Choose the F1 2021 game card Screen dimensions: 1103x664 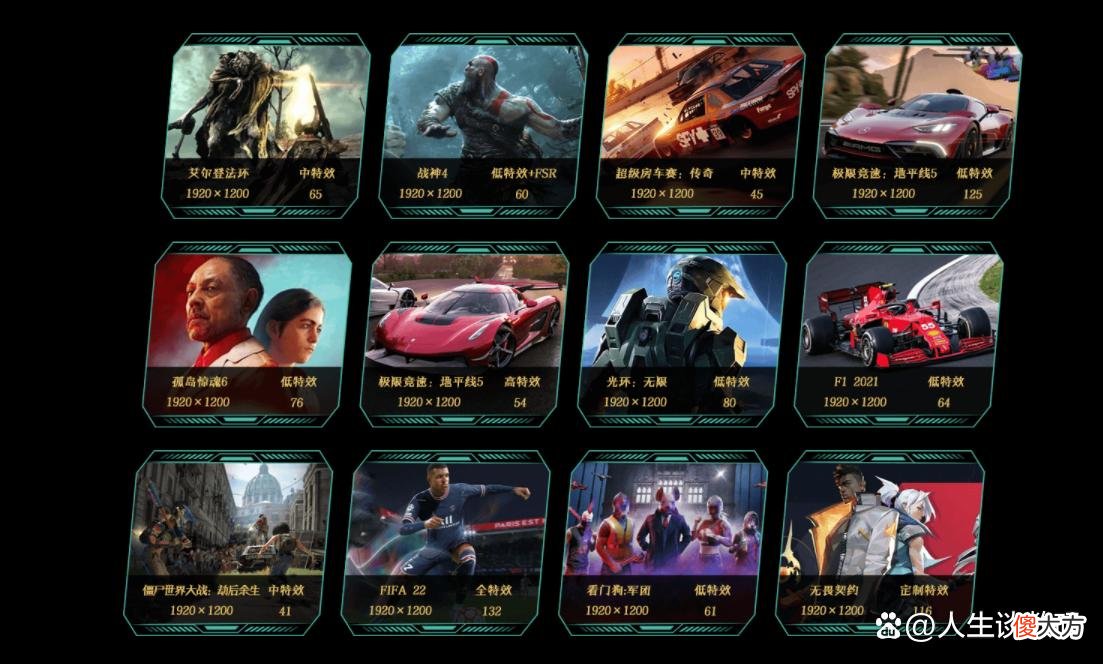click(x=900, y=334)
